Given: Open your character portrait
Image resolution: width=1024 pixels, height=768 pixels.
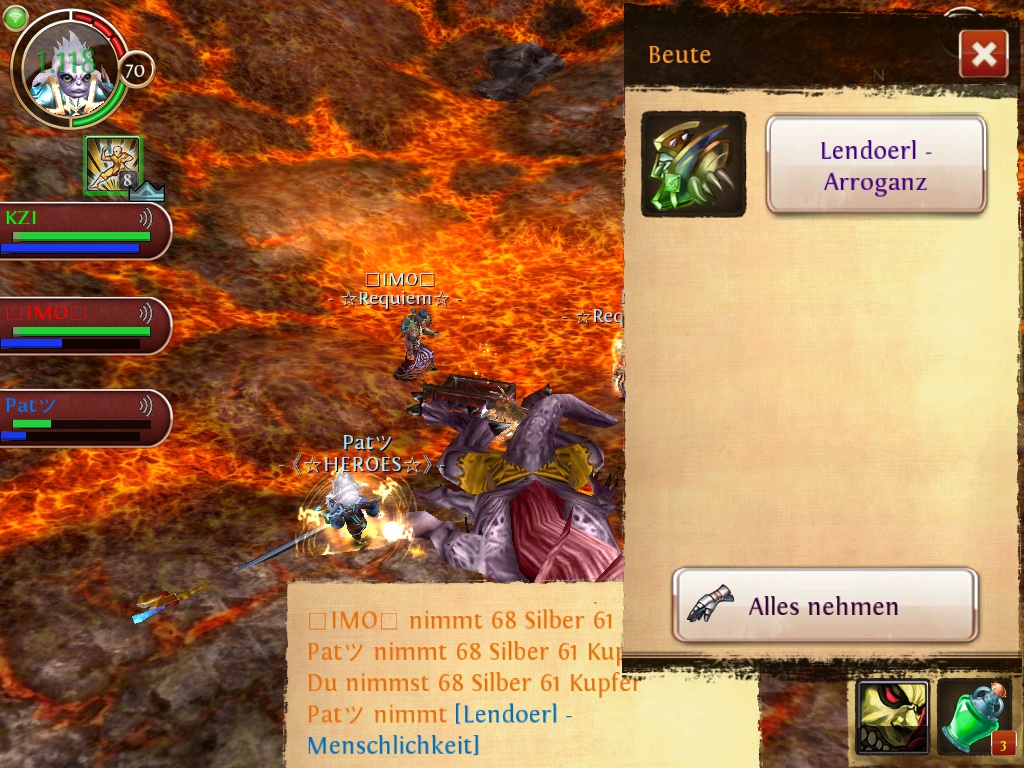Looking at the screenshot, I should tap(68, 69).
